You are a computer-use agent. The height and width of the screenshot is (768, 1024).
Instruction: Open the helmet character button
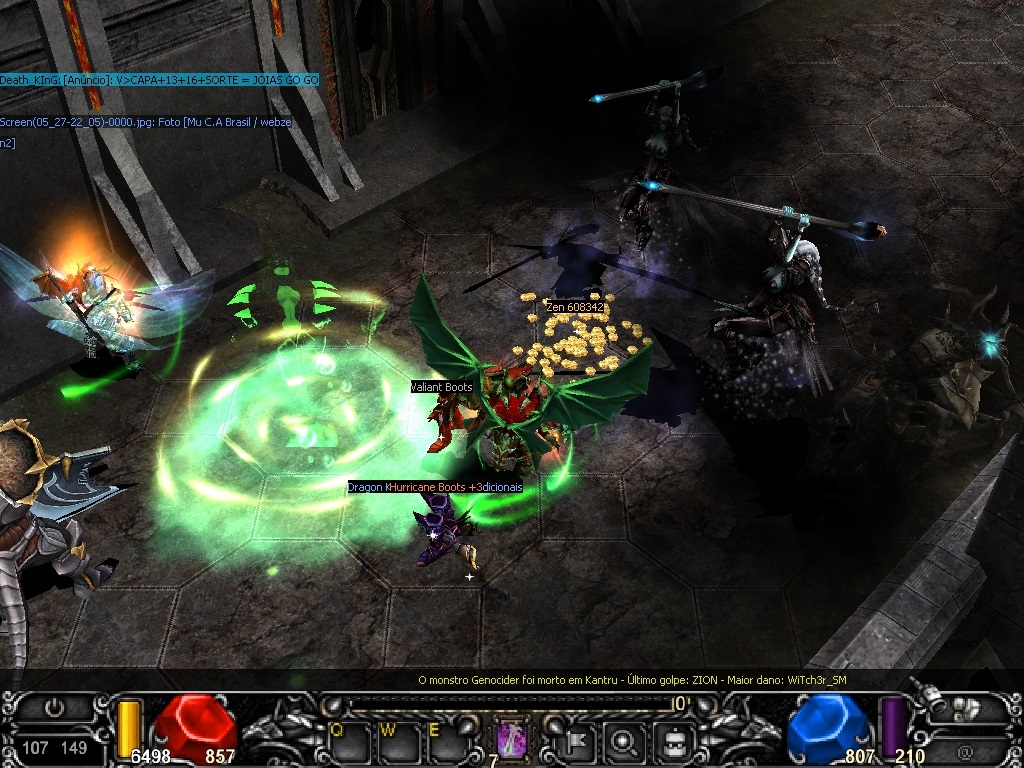coord(677,741)
